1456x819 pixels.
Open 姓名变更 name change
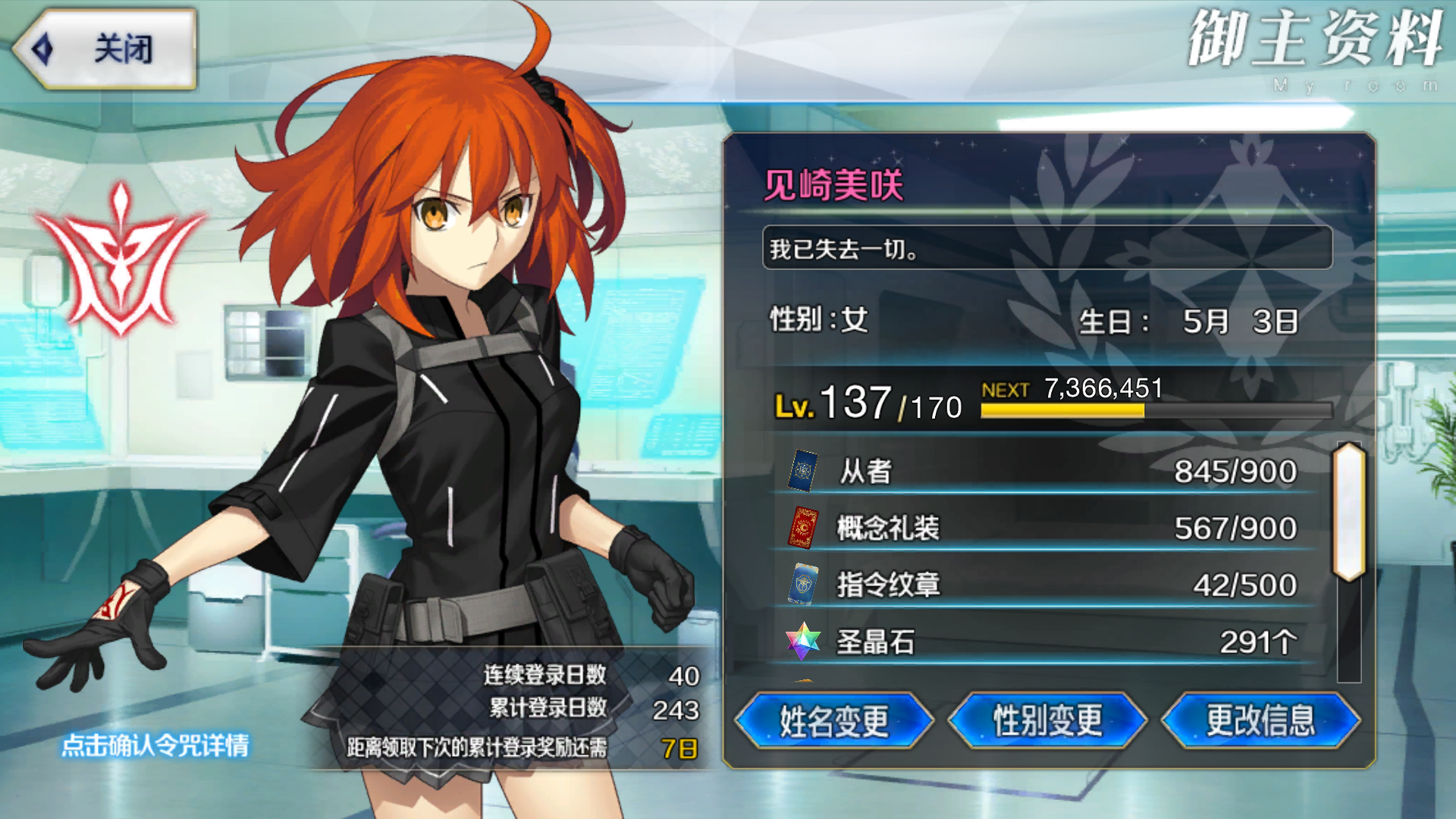[x=834, y=720]
